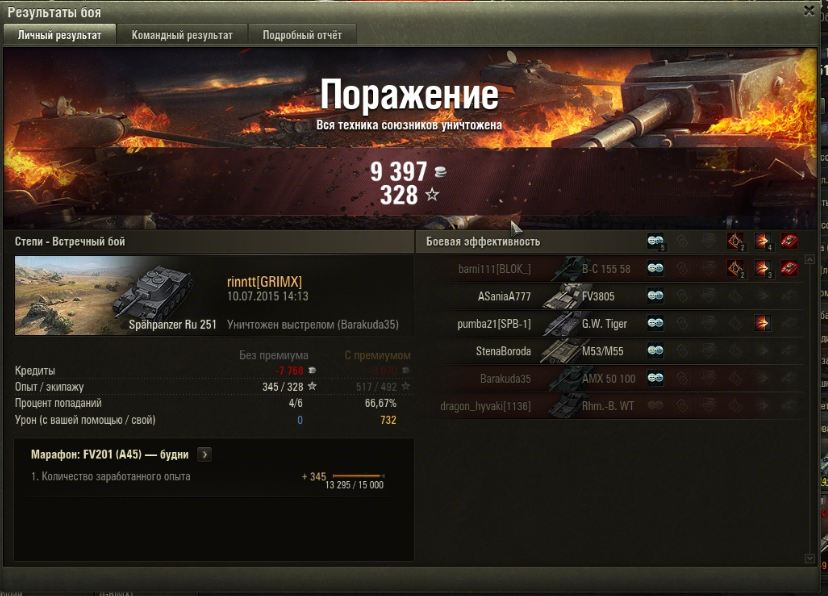Click the rinntt[GRIMX] player name
This screenshot has width=828, height=596.
pos(264,282)
